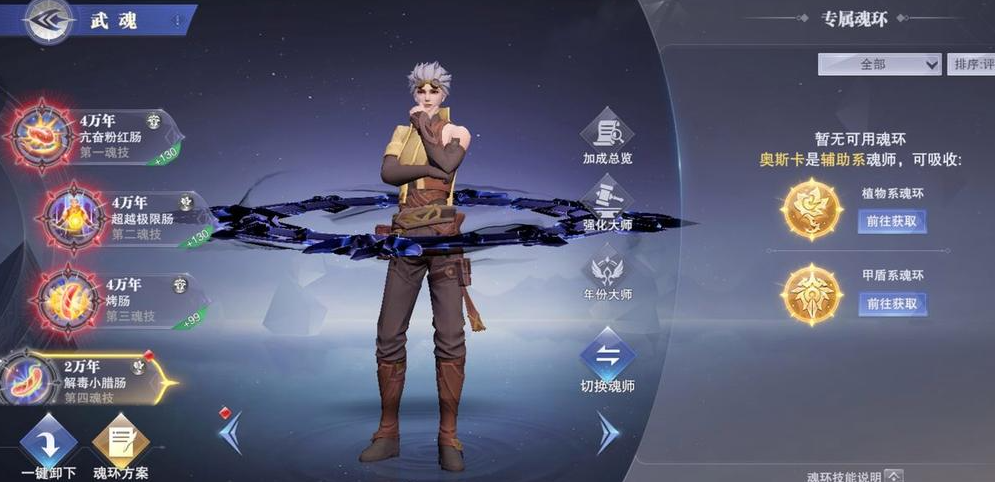Open the 全部 filter dropdown

point(879,64)
